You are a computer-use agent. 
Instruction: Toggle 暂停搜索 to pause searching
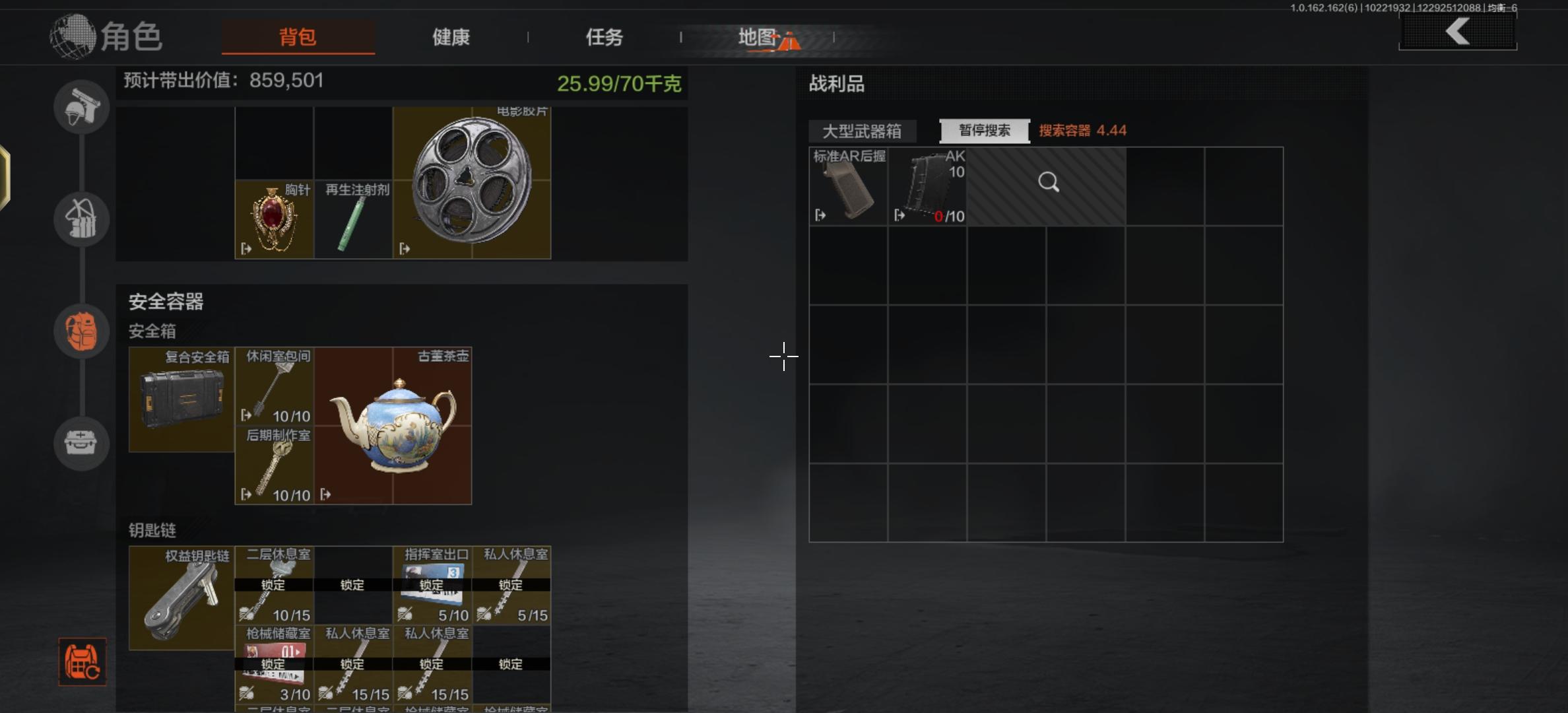coord(985,130)
